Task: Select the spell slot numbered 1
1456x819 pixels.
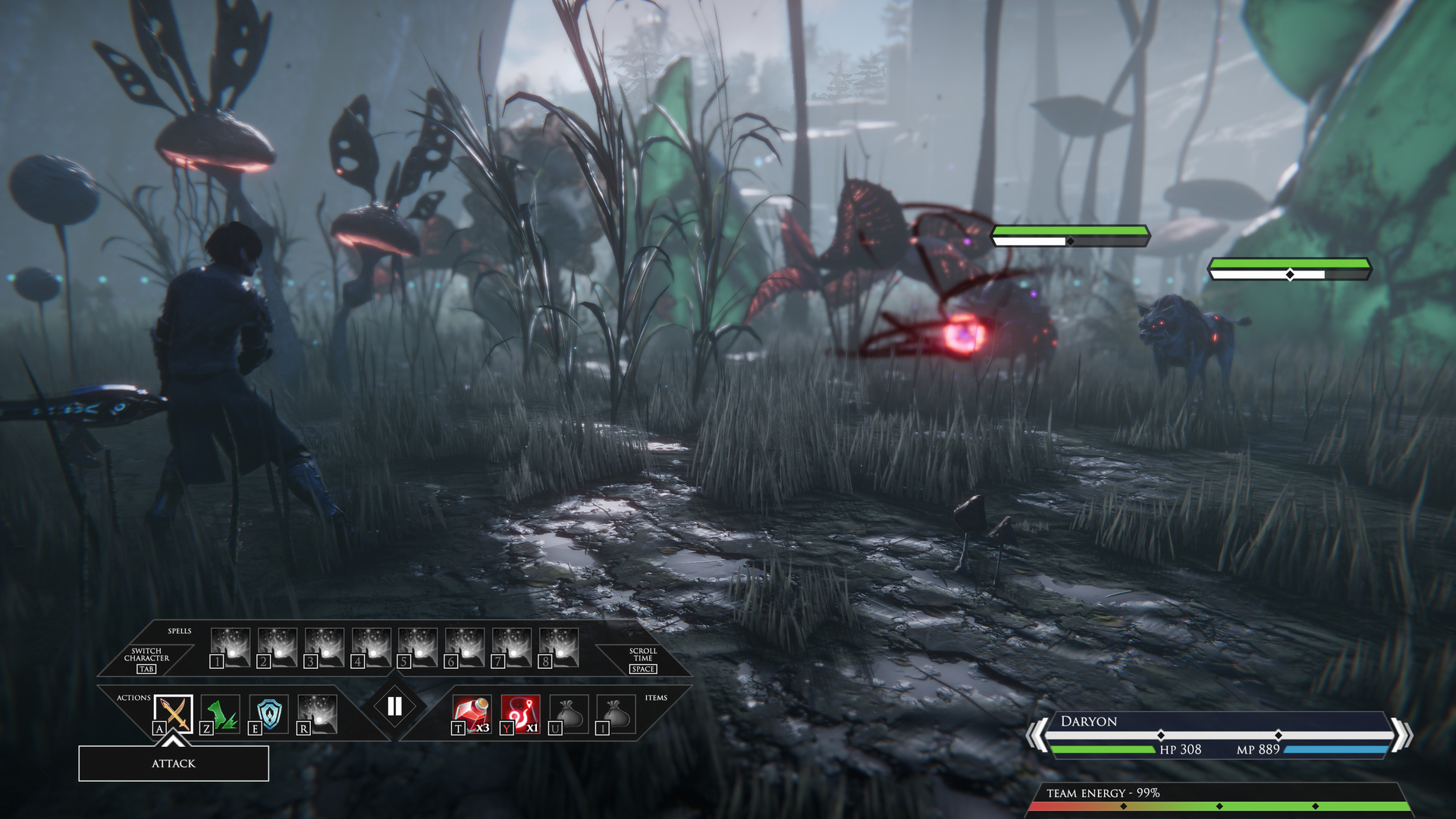Action: 231,648
